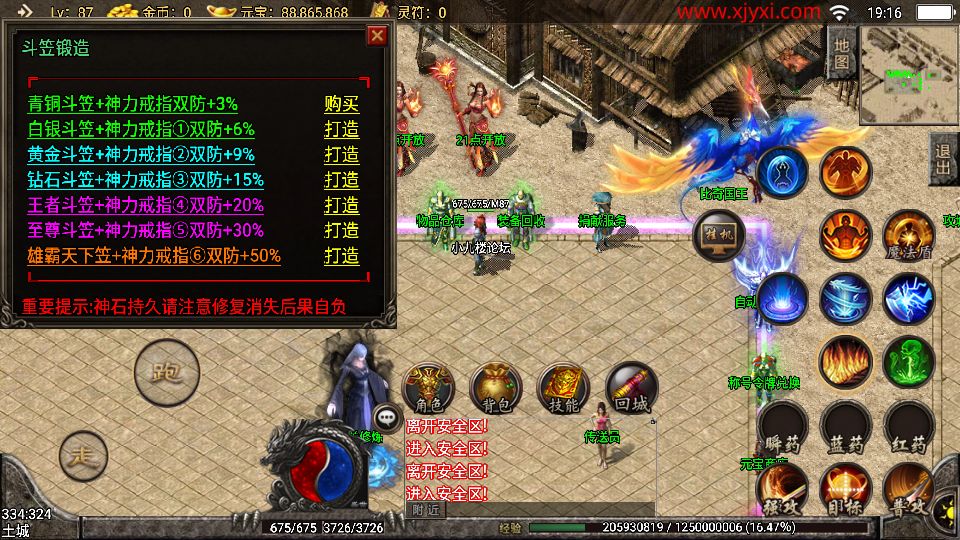The height and width of the screenshot is (540, 960).
Task: Activate the 魔法盾 magic shield skill
Action: pos(908,236)
